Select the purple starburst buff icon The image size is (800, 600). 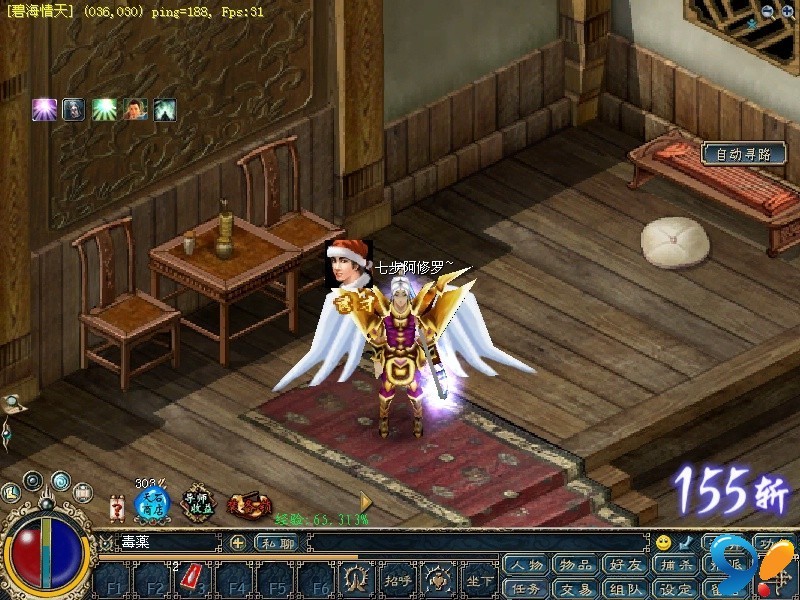(x=43, y=110)
